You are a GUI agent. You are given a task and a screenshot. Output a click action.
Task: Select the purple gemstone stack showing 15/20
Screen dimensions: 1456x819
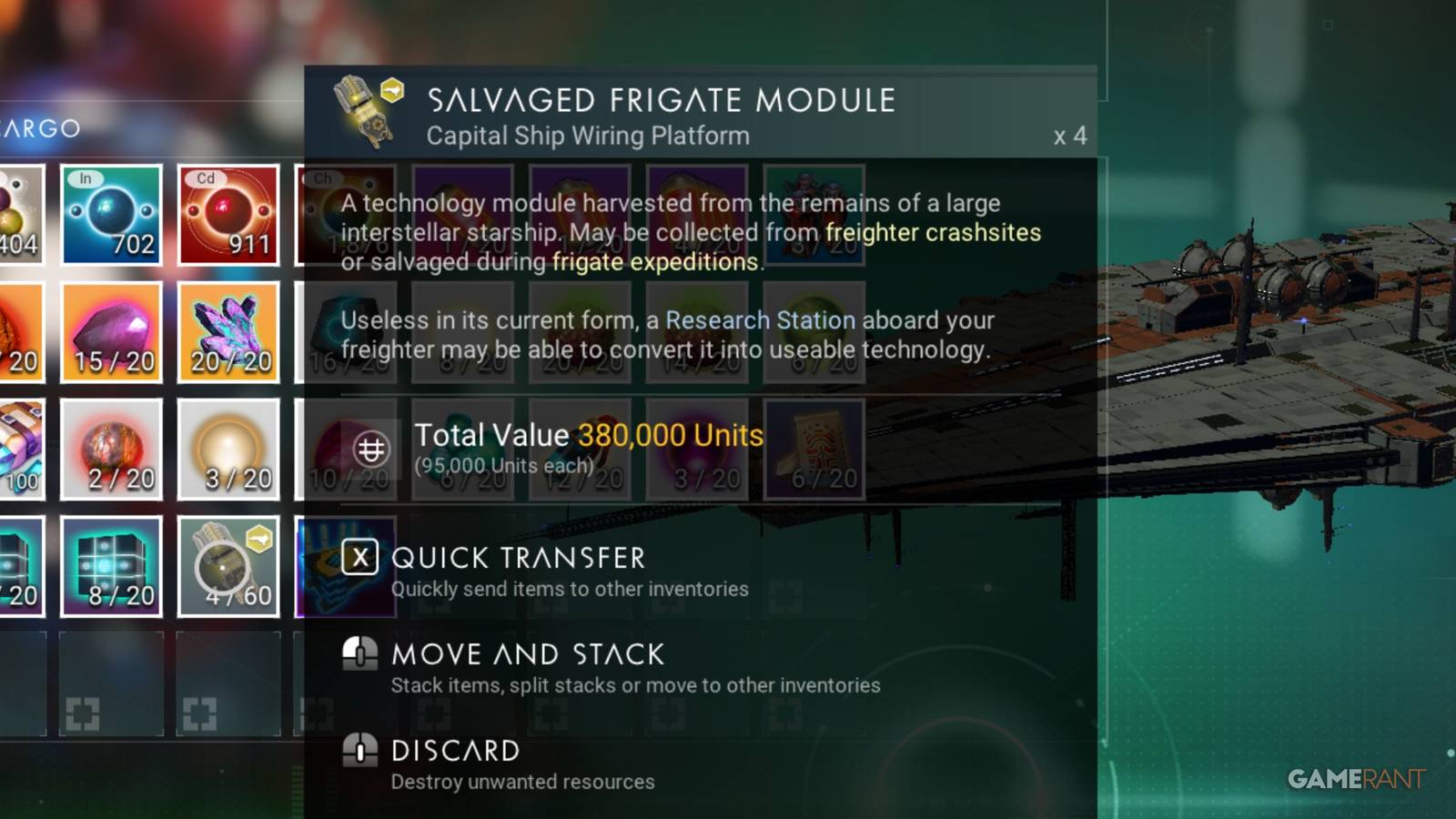[x=111, y=332]
